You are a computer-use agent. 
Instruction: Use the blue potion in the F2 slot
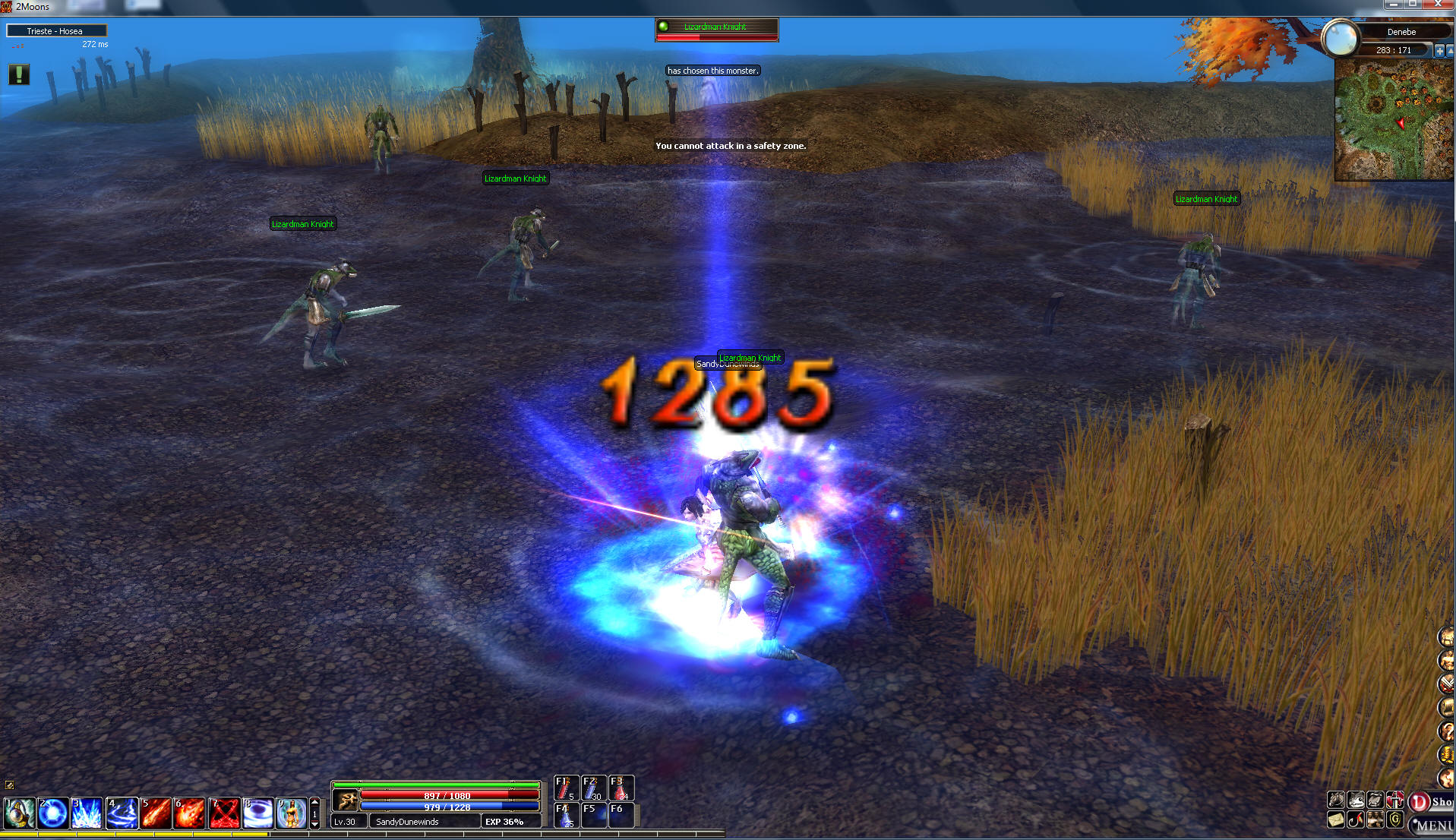[593, 788]
